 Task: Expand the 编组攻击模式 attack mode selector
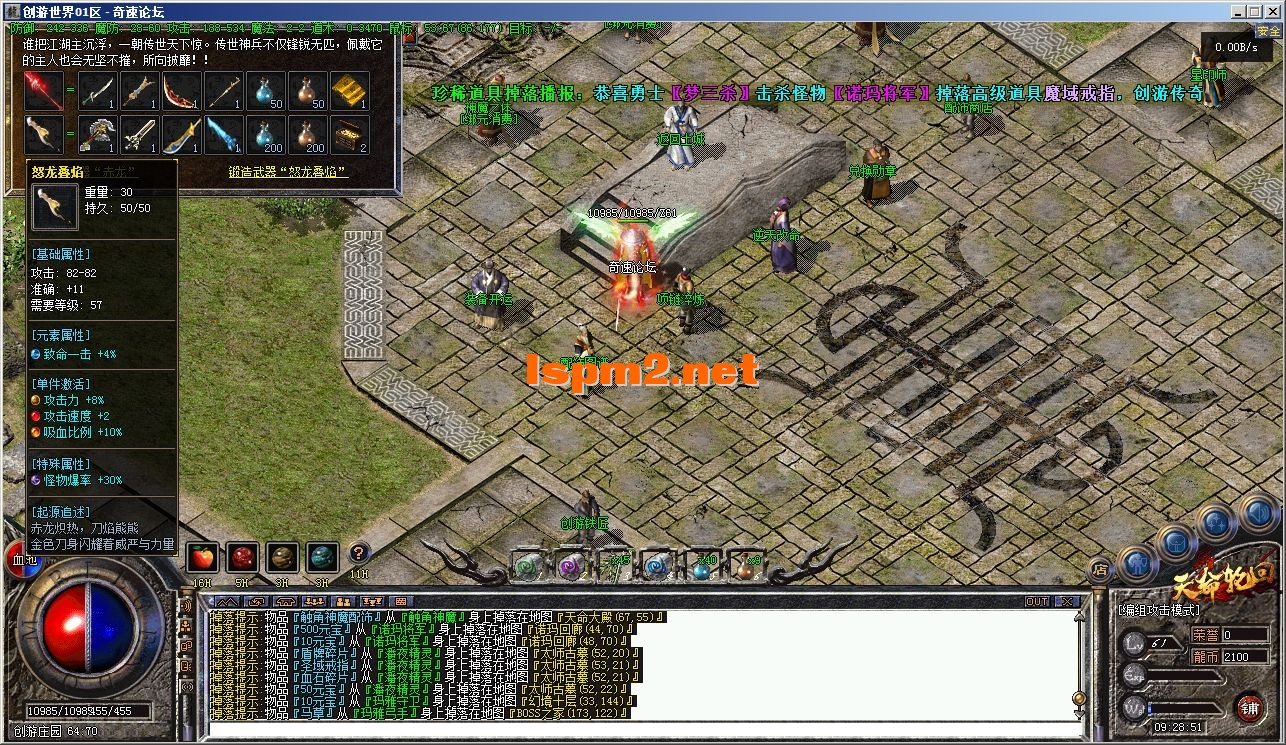tap(1159, 610)
